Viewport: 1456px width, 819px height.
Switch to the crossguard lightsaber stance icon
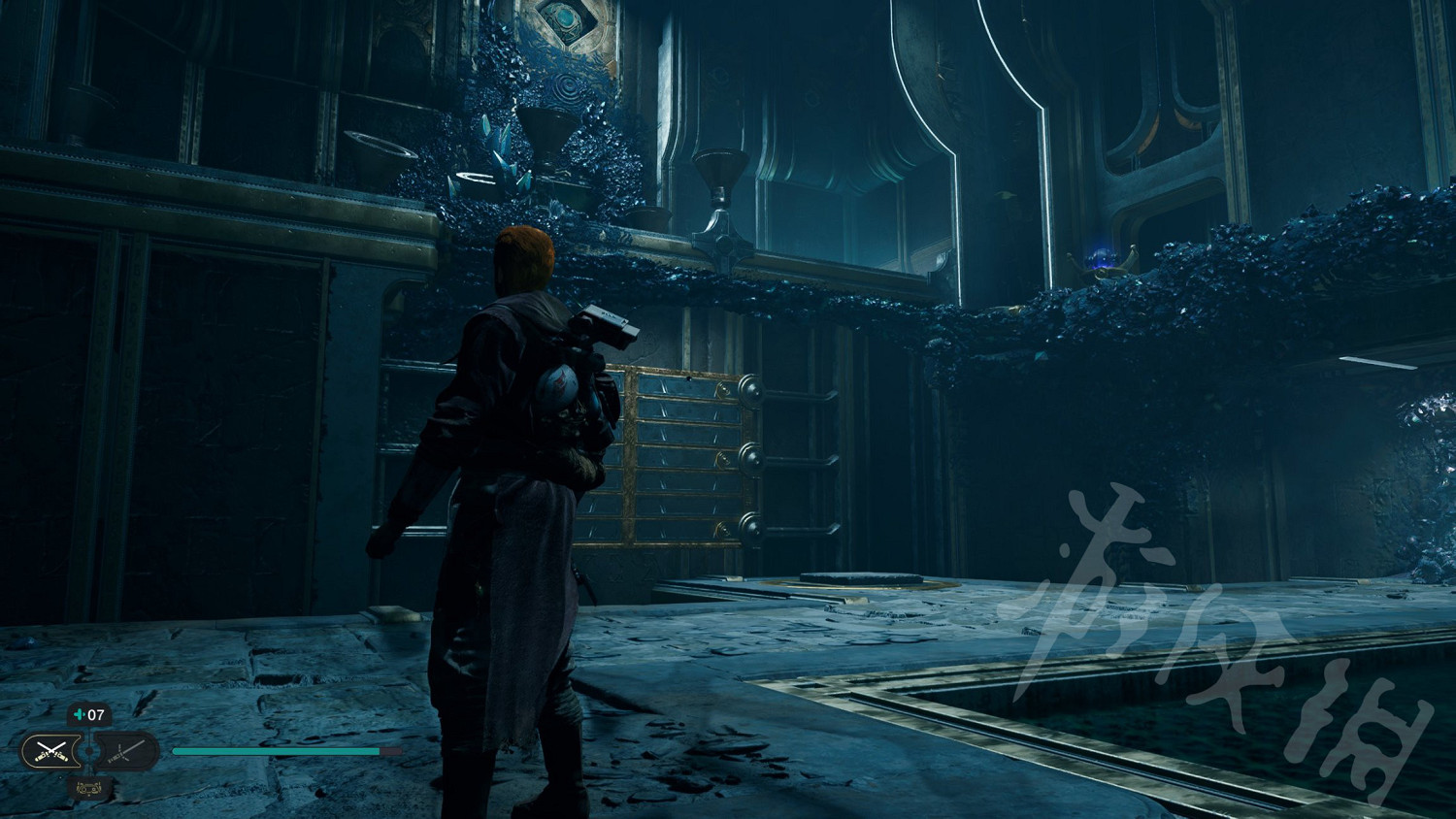[x=126, y=750]
